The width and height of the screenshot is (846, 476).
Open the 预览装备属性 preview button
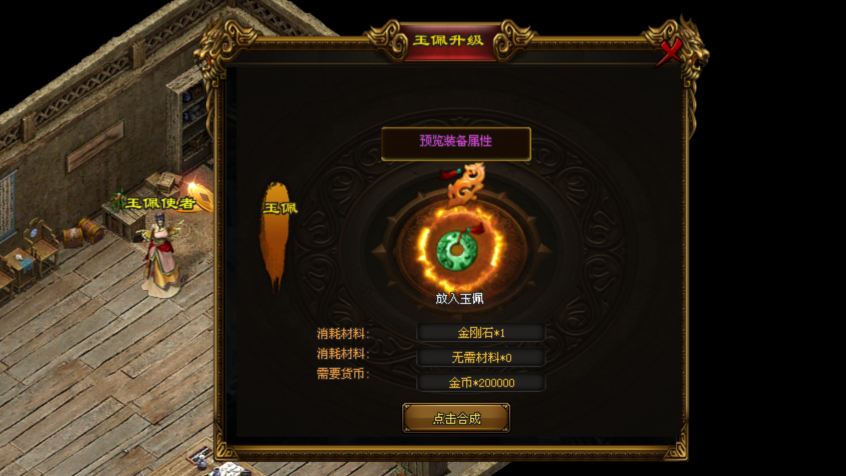click(455, 142)
